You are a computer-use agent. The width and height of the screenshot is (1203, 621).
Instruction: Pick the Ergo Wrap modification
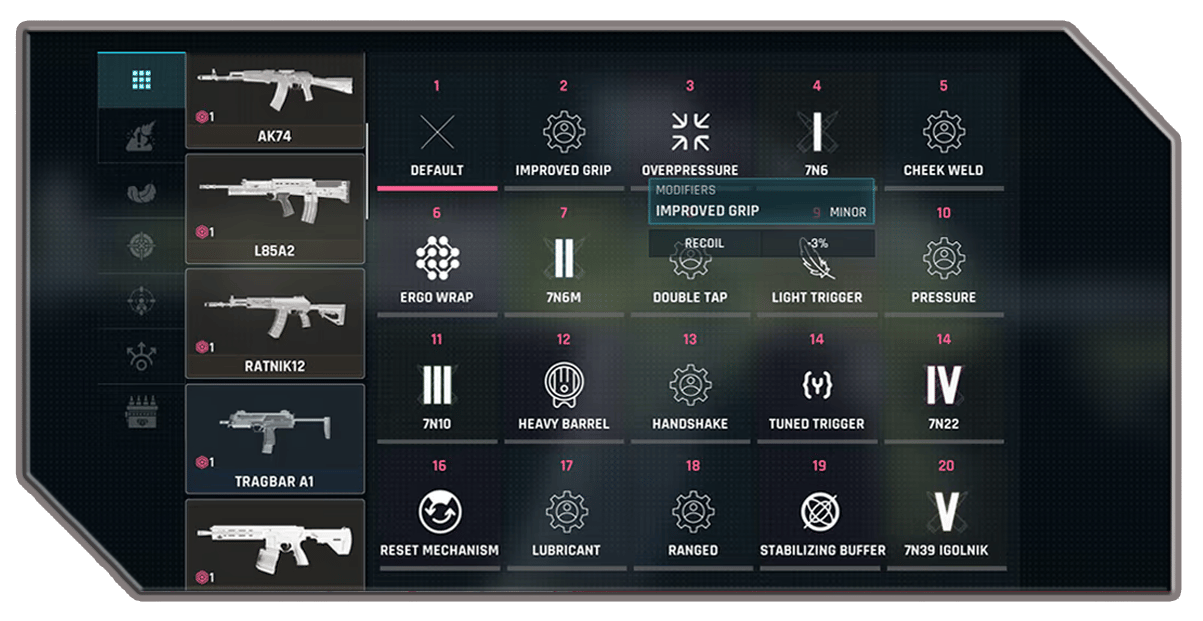(437, 260)
